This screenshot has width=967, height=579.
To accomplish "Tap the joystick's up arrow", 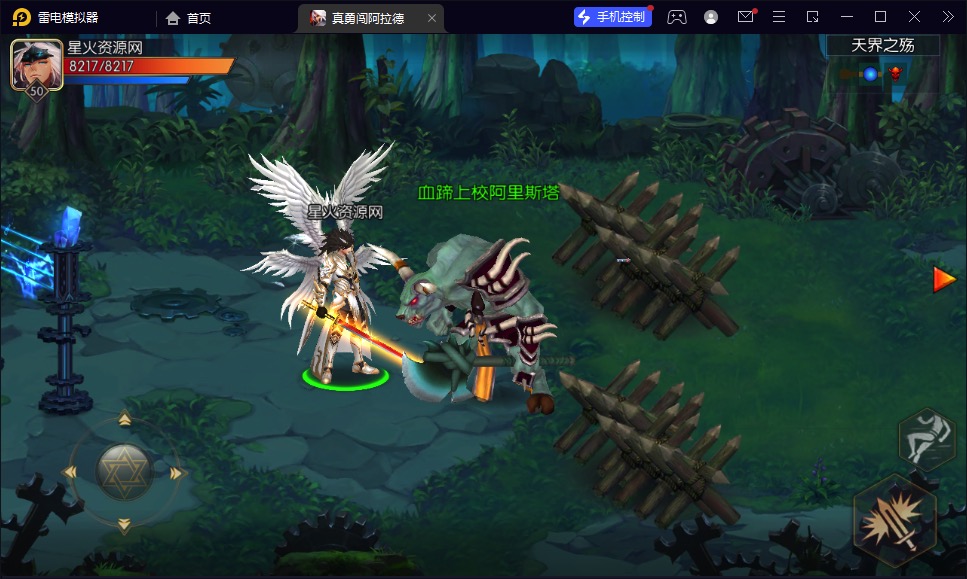I will tap(124, 420).
